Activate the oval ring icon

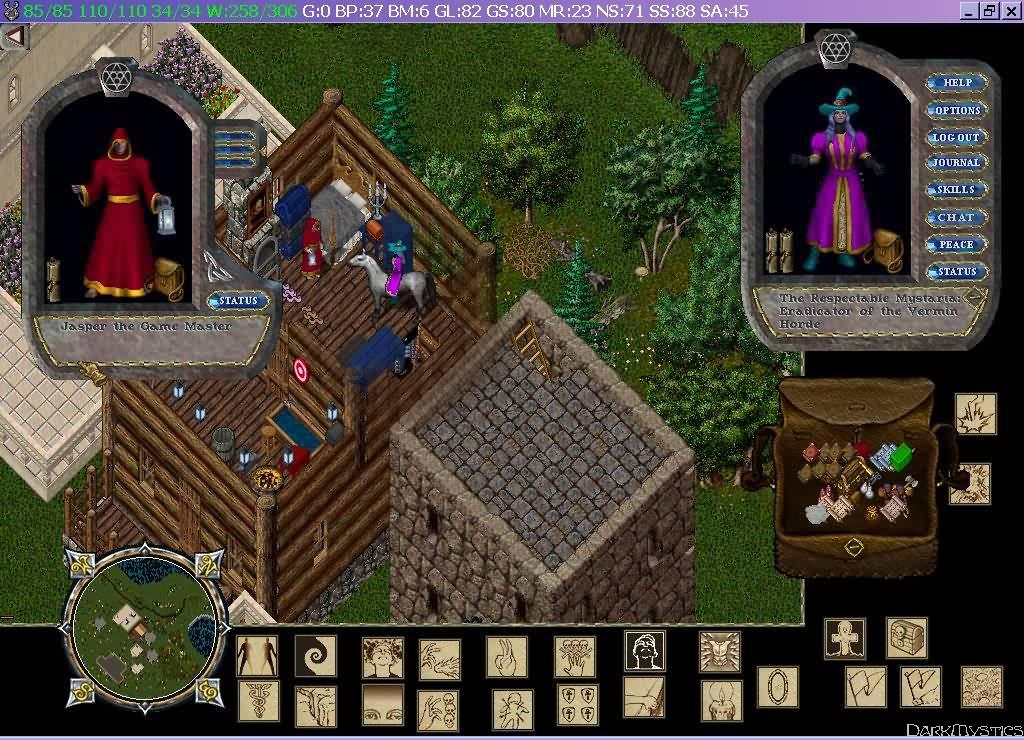click(777, 687)
